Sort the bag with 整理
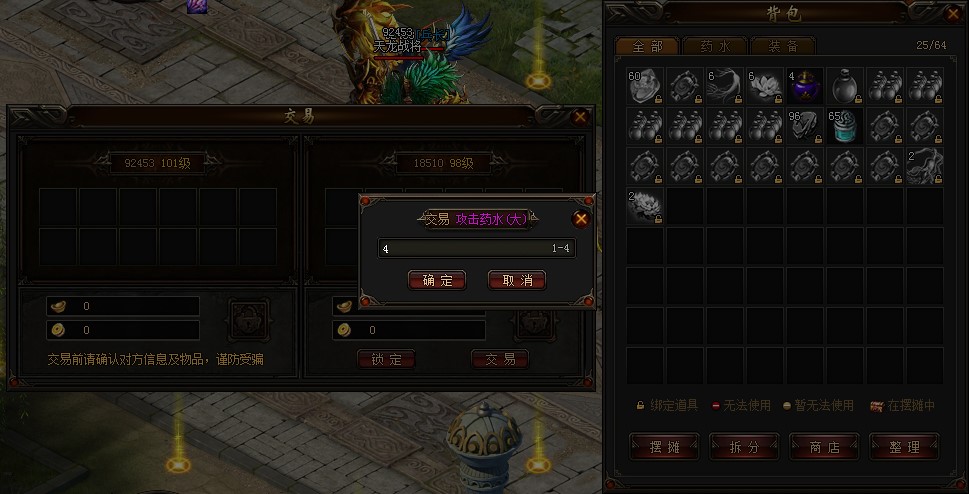 pyautogui.click(x=904, y=447)
